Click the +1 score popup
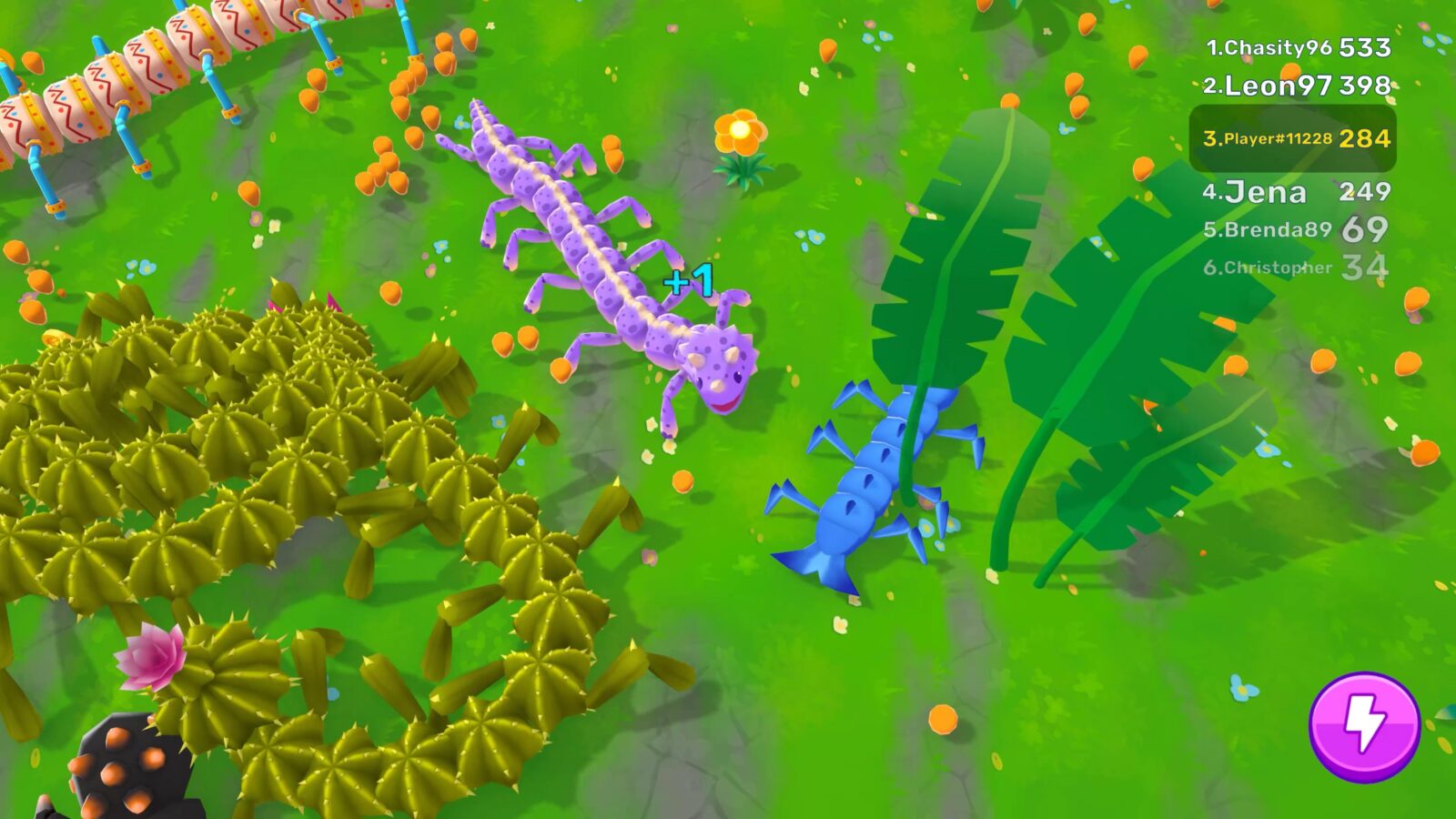This screenshot has height=819, width=1456. pyautogui.click(x=689, y=278)
